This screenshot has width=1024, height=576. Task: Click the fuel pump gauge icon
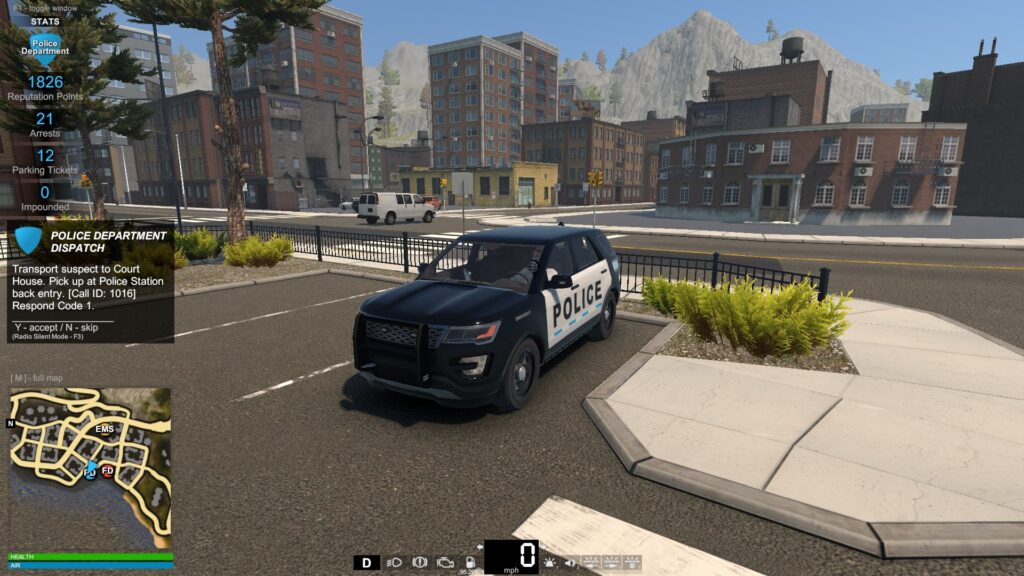469,562
